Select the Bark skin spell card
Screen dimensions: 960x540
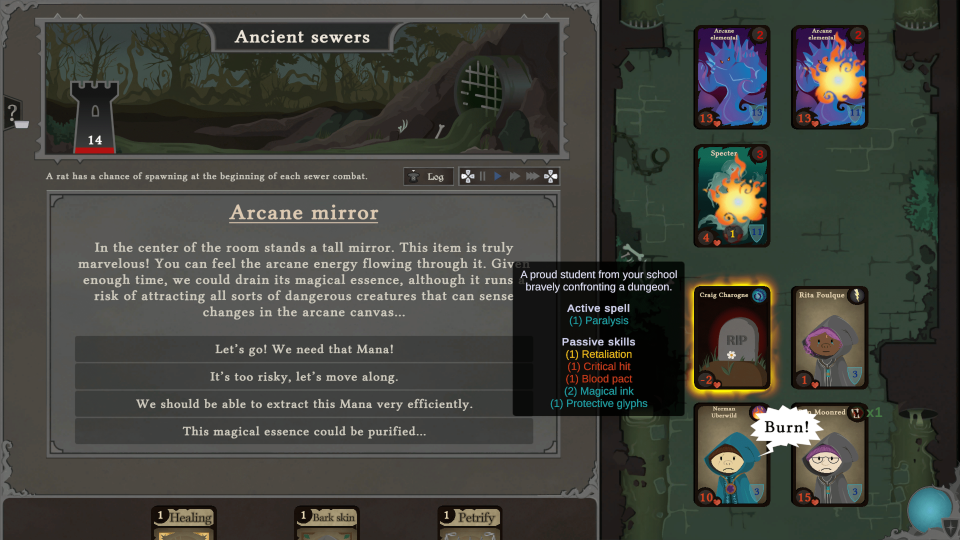(x=327, y=523)
